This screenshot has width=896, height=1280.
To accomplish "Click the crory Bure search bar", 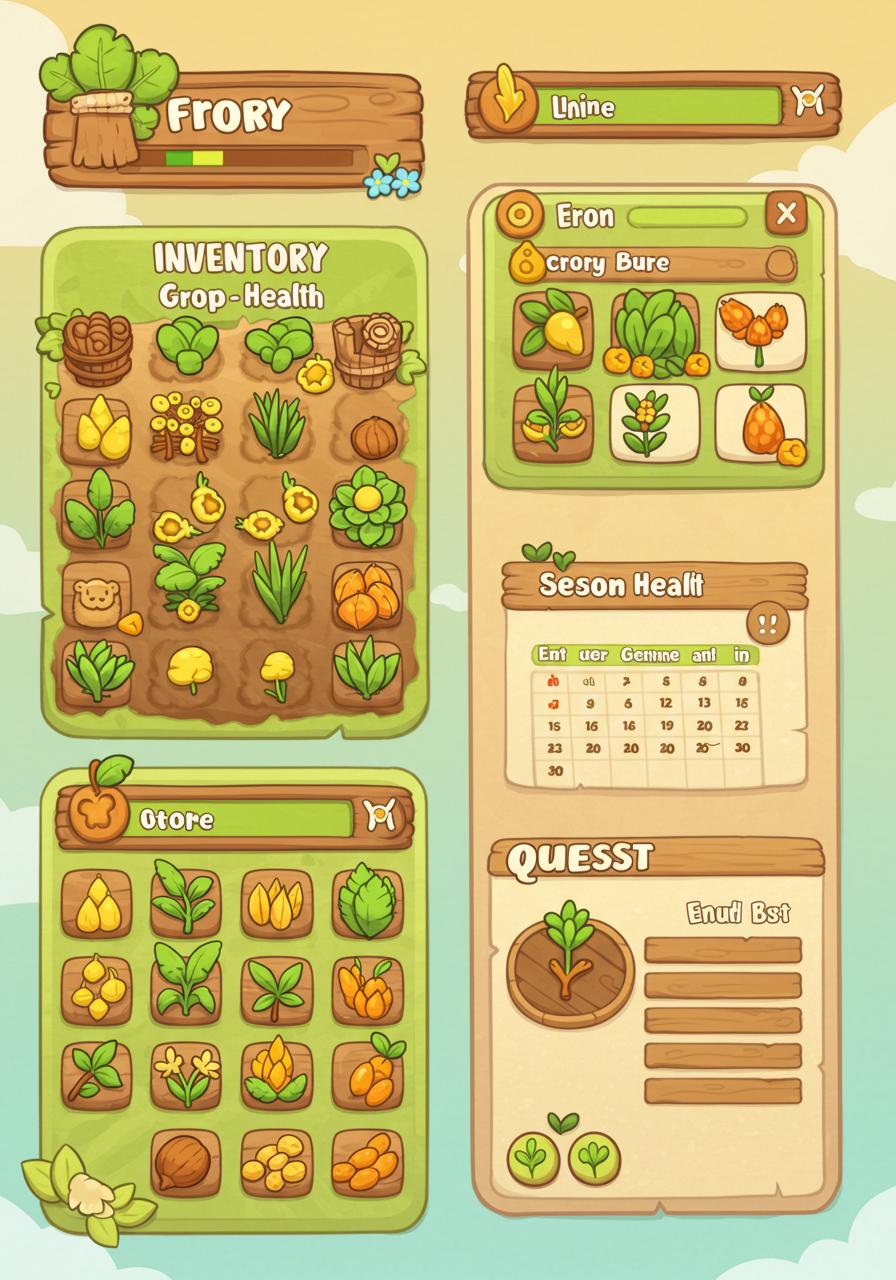I will (660, 264).
